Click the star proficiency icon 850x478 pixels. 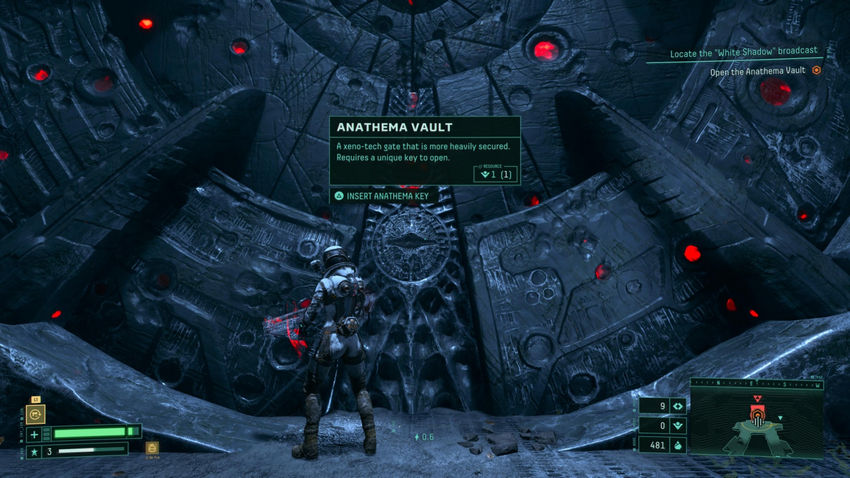coord(35,450)
